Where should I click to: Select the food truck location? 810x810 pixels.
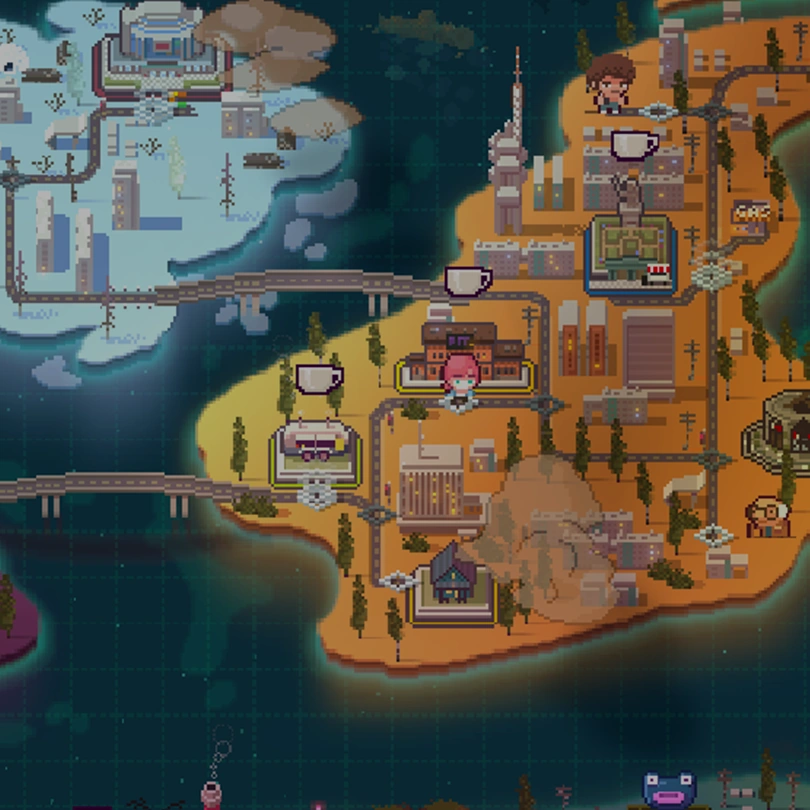pos(315,447)
